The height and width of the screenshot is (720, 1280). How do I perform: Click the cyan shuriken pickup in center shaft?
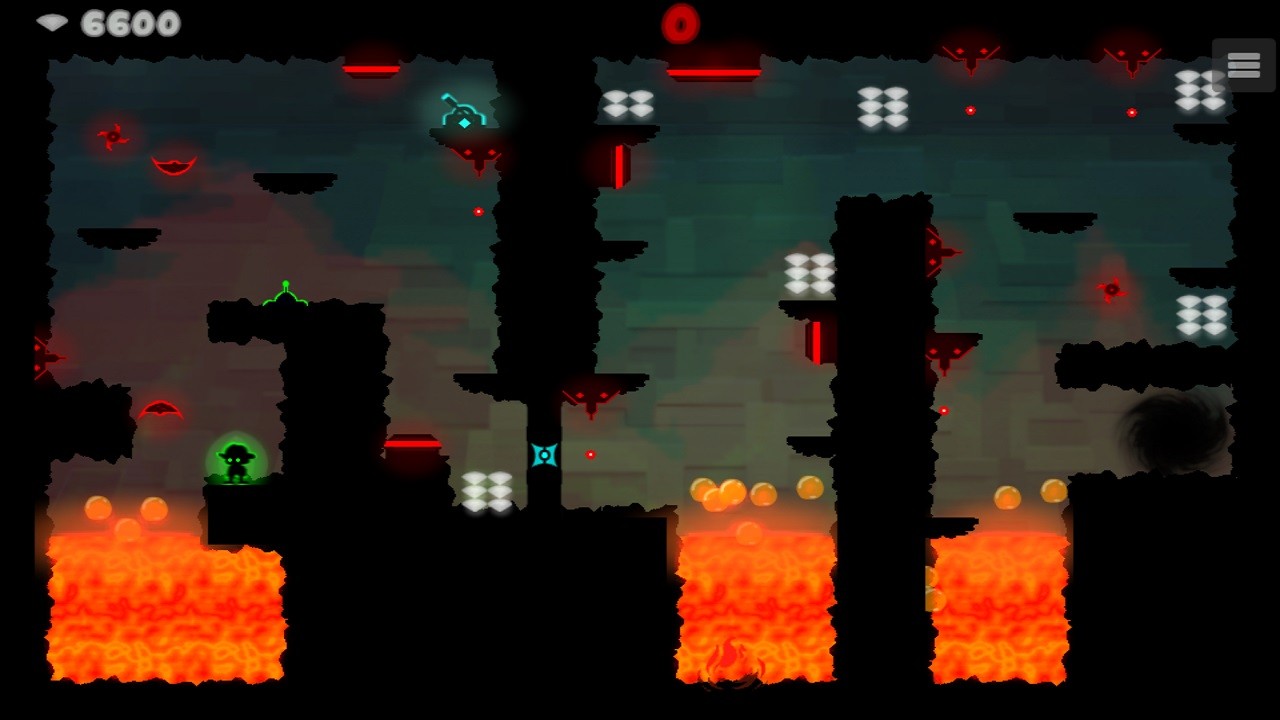pyautogui.click(x=543, y=455)
